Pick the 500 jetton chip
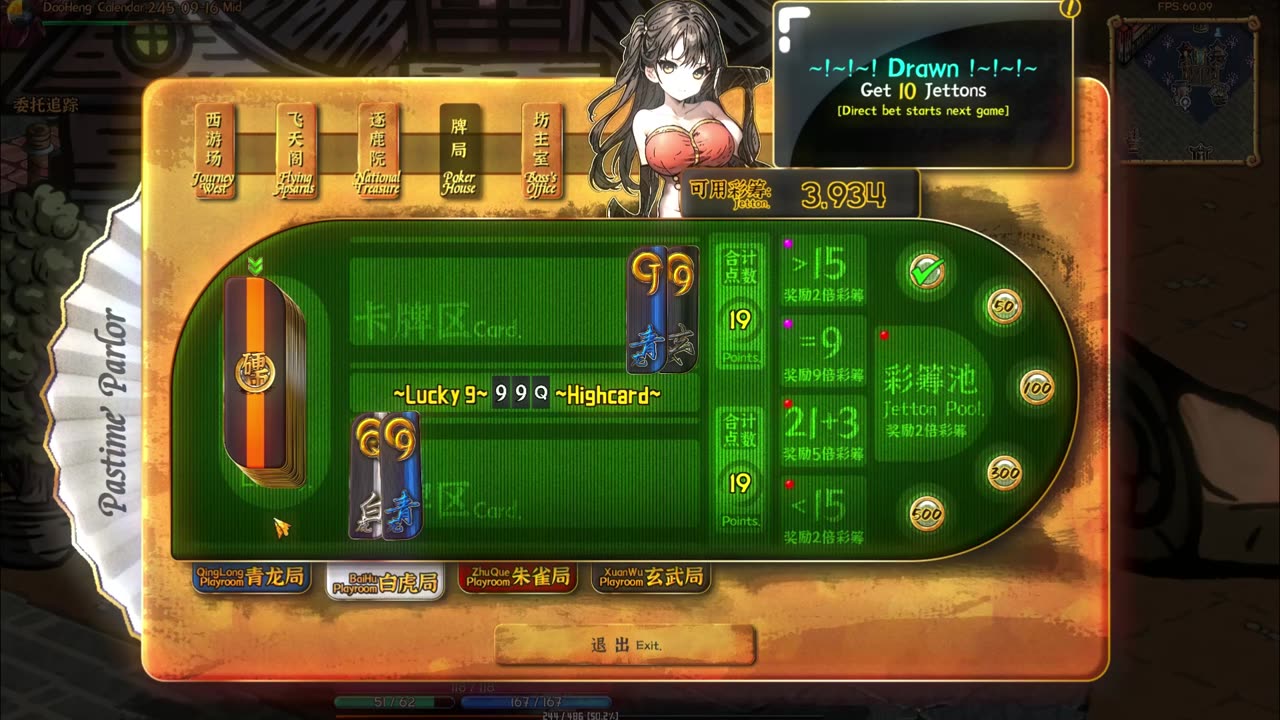1280x720 pixels. coord(927,513)
